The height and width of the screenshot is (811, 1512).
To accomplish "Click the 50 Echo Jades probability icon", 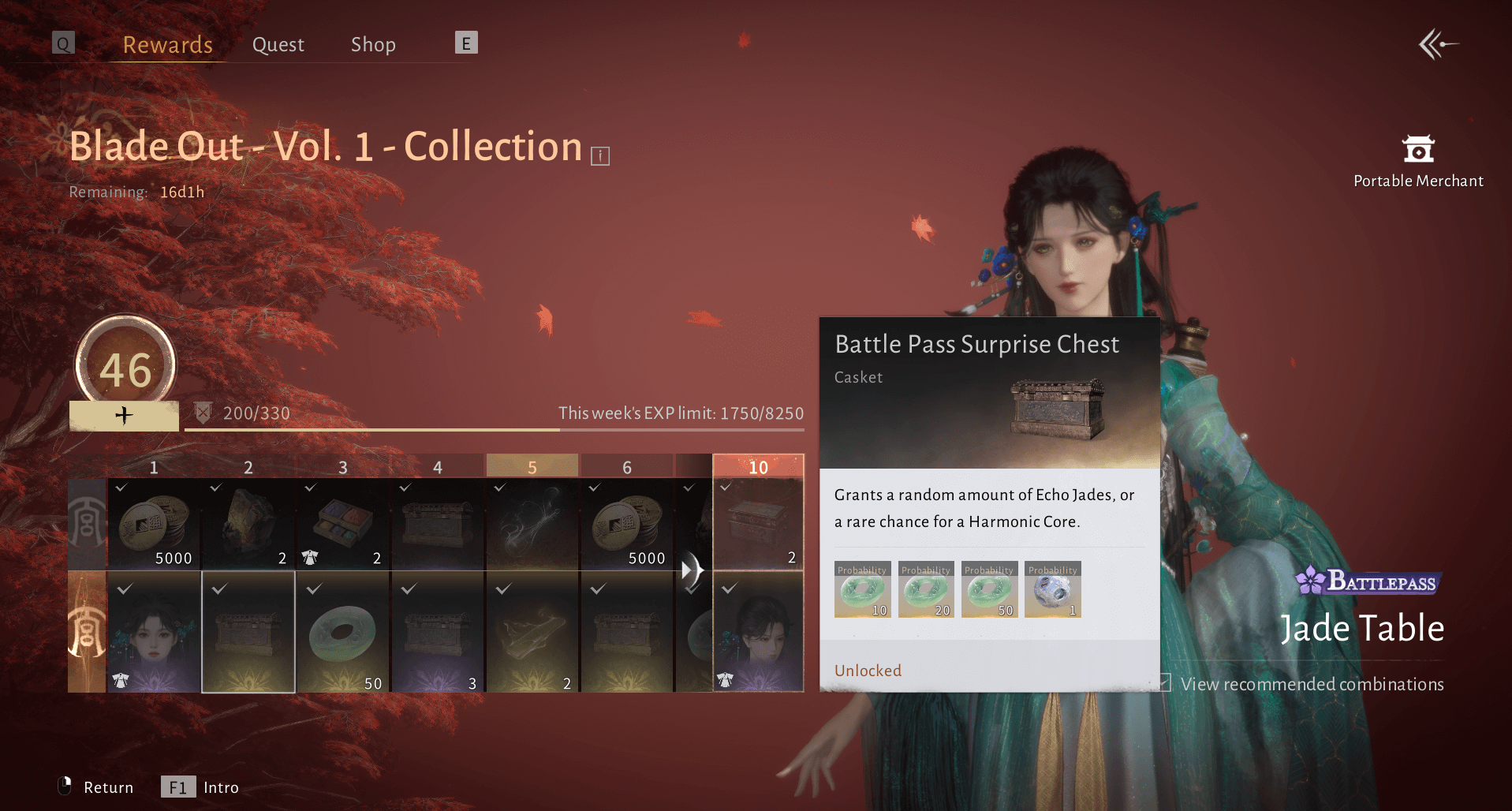I will tap(989, 590).
